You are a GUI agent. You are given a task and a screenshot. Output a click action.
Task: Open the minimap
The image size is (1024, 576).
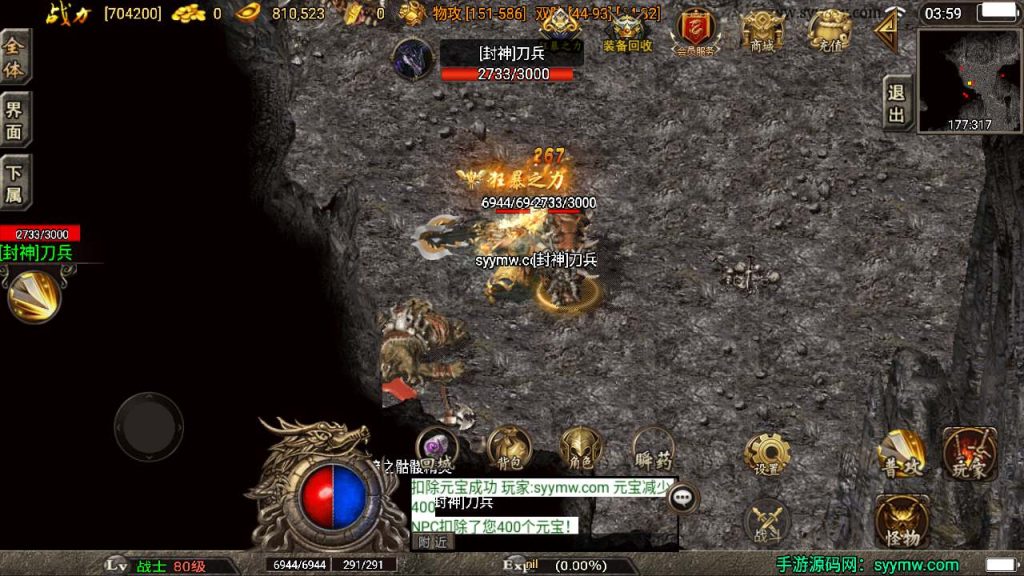[968, 80]
